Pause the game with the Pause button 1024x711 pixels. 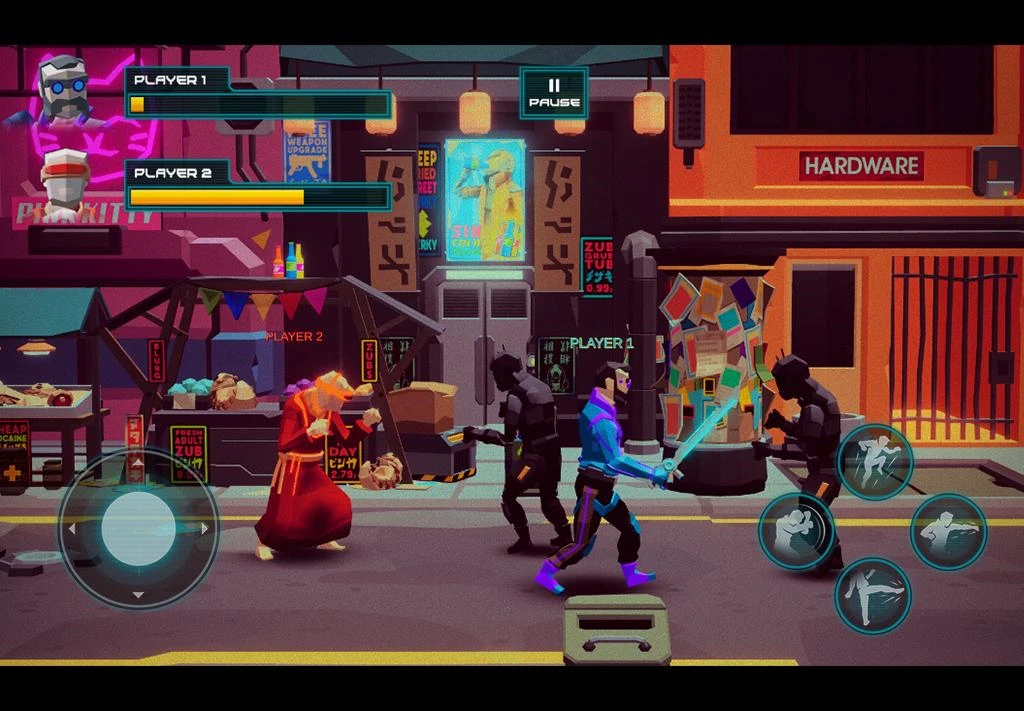(553, 93)
